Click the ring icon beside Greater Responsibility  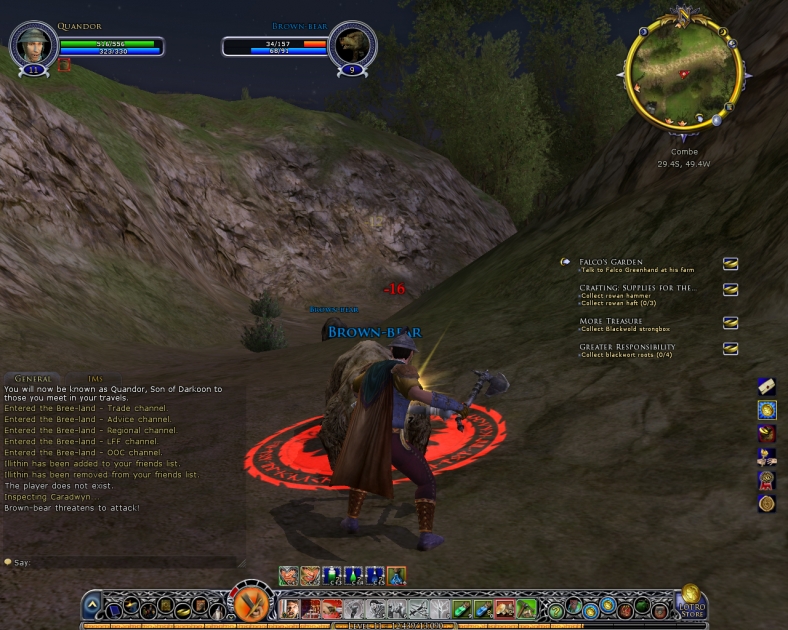731,349
